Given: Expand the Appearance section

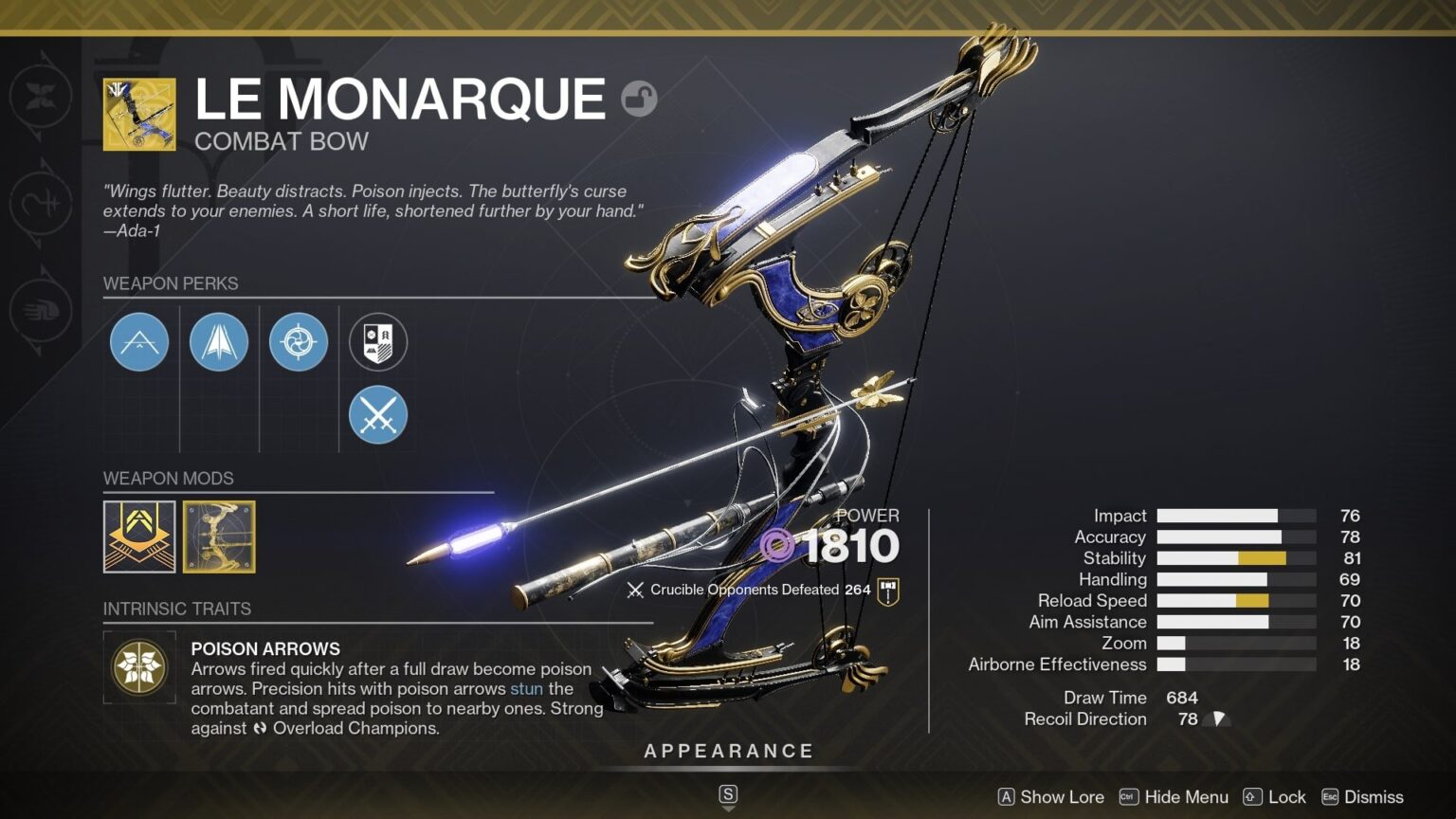Looking at the screenshot, I should (728, 750).
